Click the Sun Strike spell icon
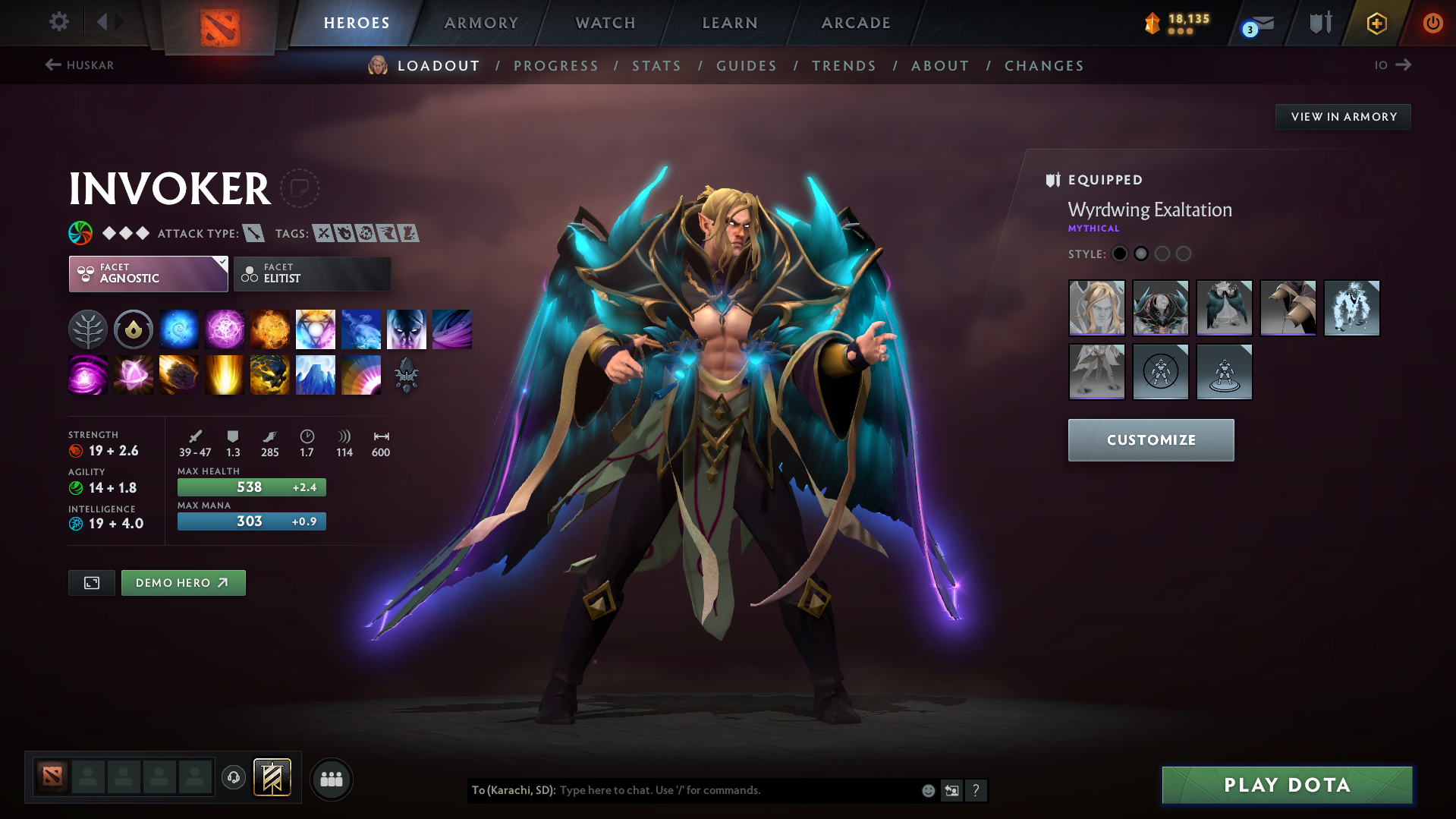The image size is (1456, 819). pyautogui.click(x=225, y=374)
